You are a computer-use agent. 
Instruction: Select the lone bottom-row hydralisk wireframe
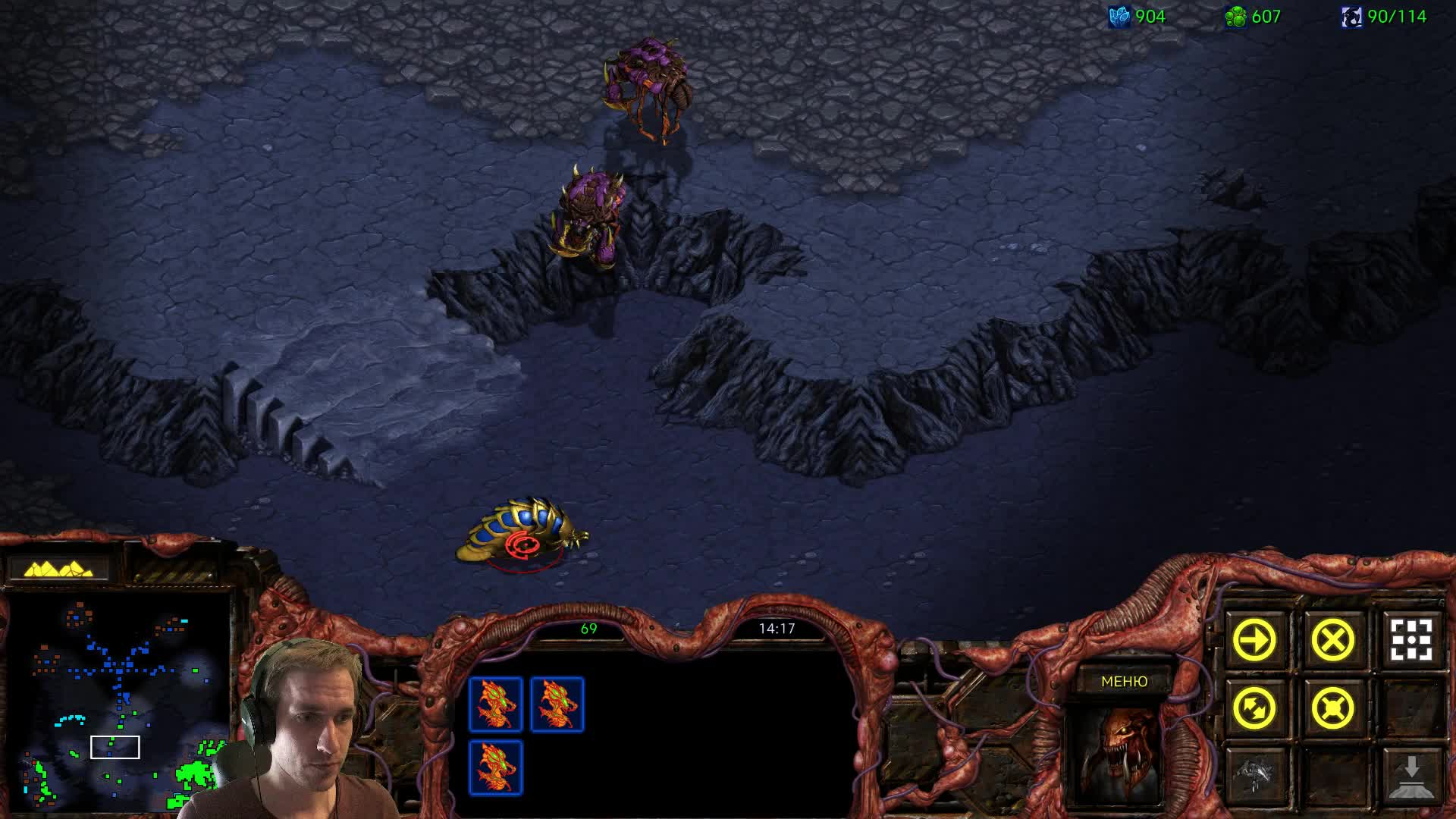click(496, 767)
